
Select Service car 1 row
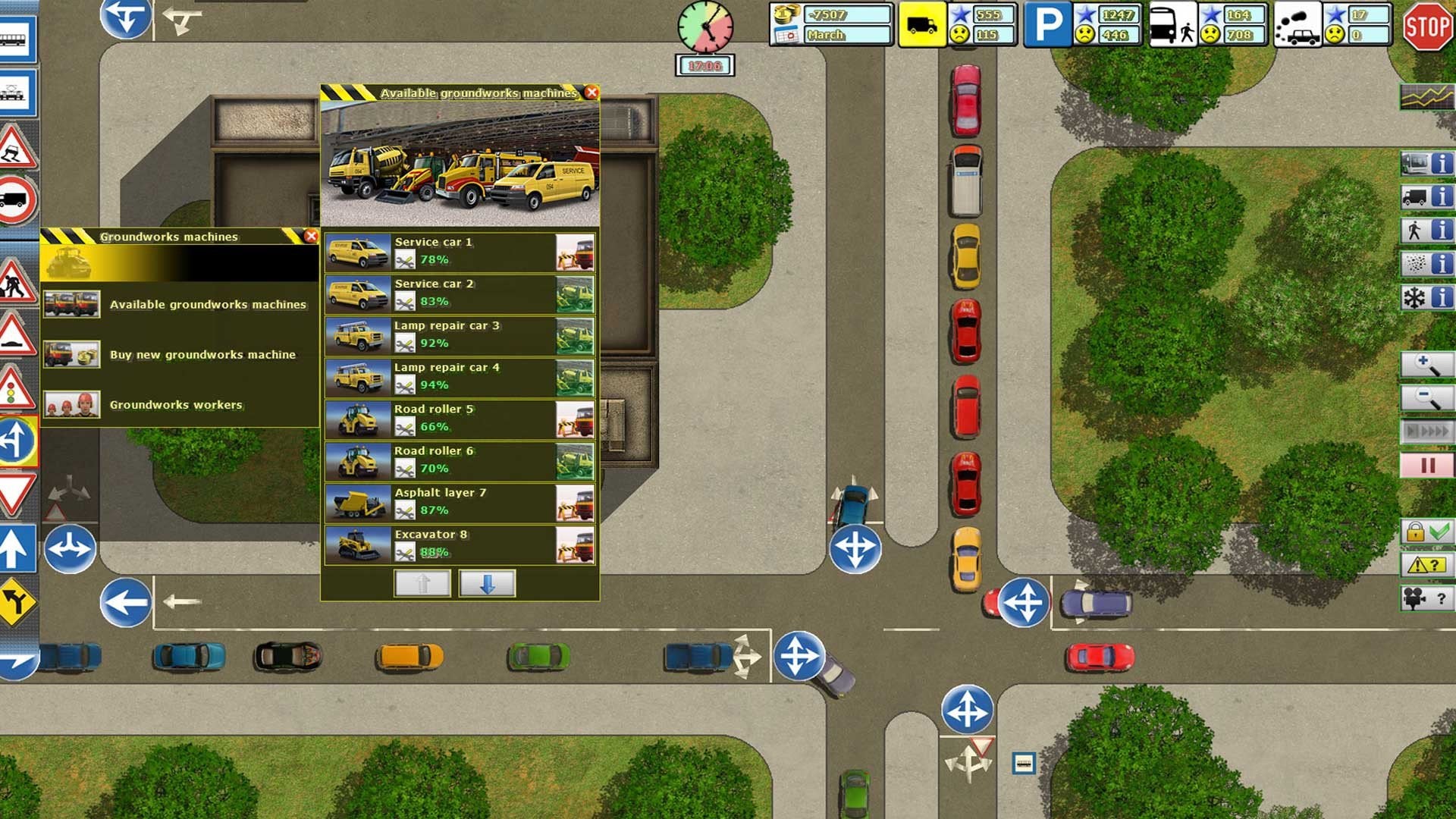(x=460, y=252)
